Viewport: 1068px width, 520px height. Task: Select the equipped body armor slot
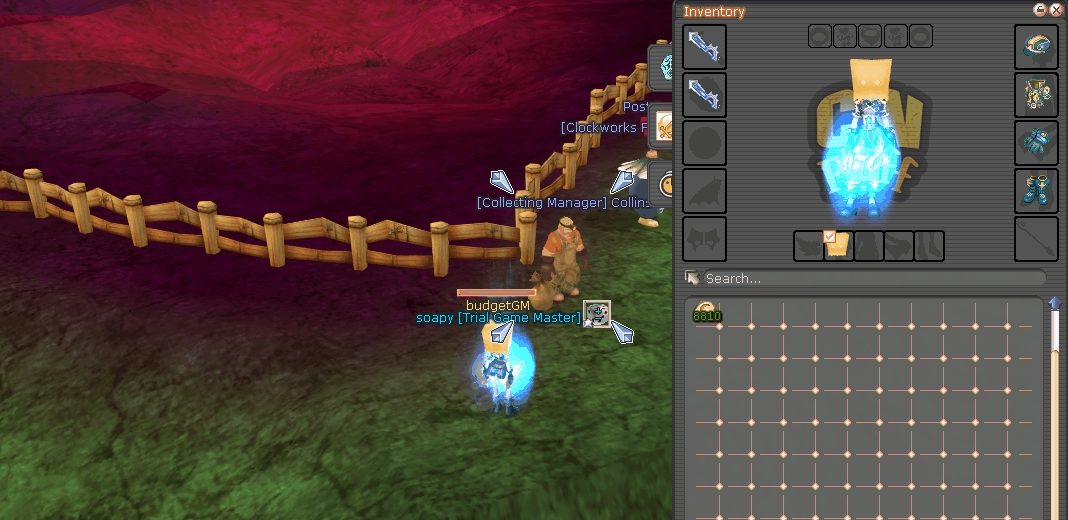click(1037, 95)
